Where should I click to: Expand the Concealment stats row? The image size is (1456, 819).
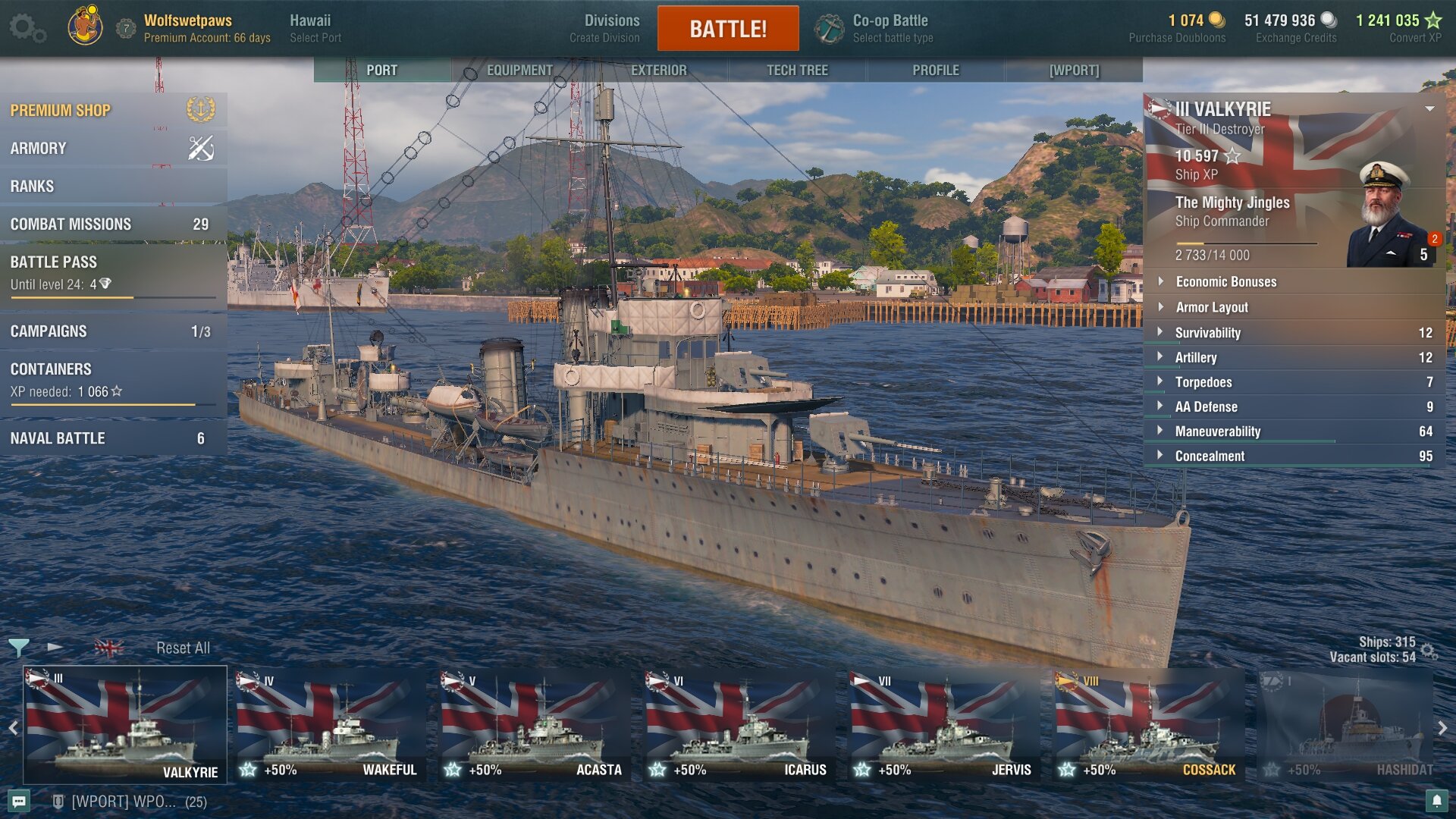(x=1293, y=456)
